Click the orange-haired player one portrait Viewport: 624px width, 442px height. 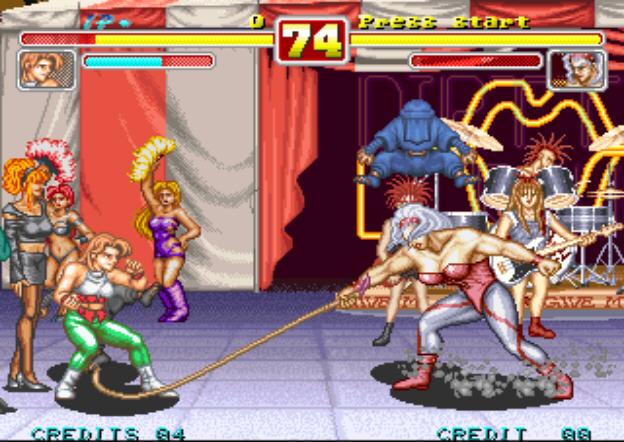[46, 70]
